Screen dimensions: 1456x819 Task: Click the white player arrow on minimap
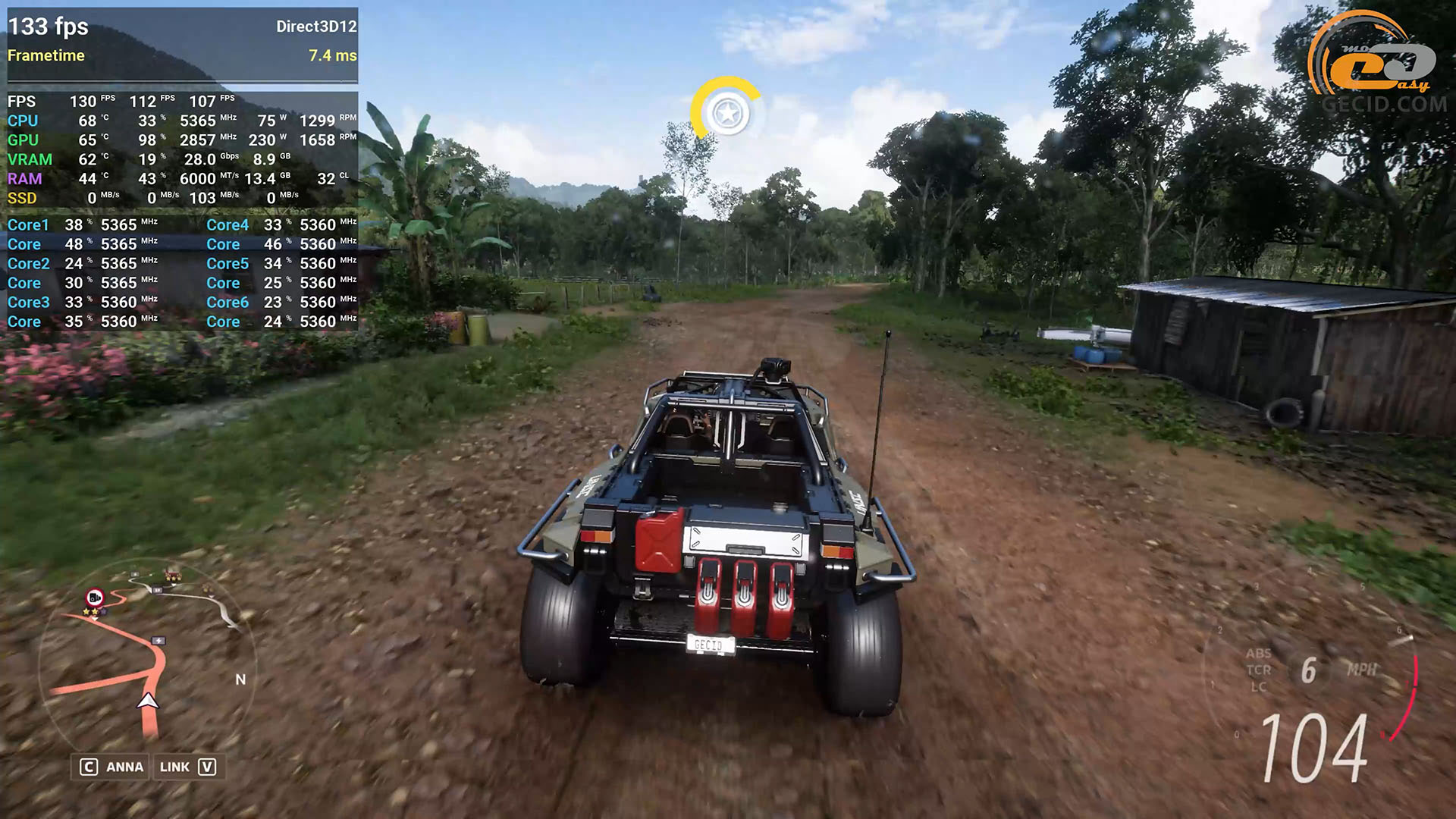148,701
